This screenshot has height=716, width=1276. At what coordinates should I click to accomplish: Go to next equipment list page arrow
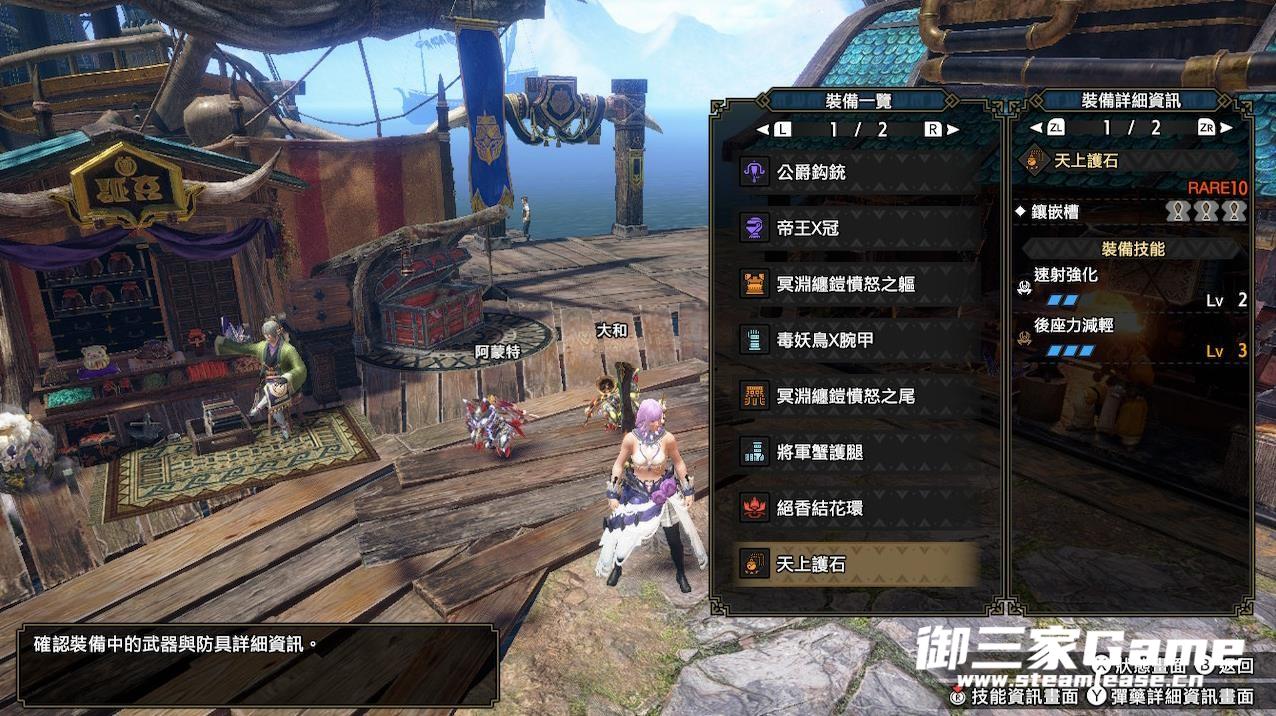pos(953,129)
